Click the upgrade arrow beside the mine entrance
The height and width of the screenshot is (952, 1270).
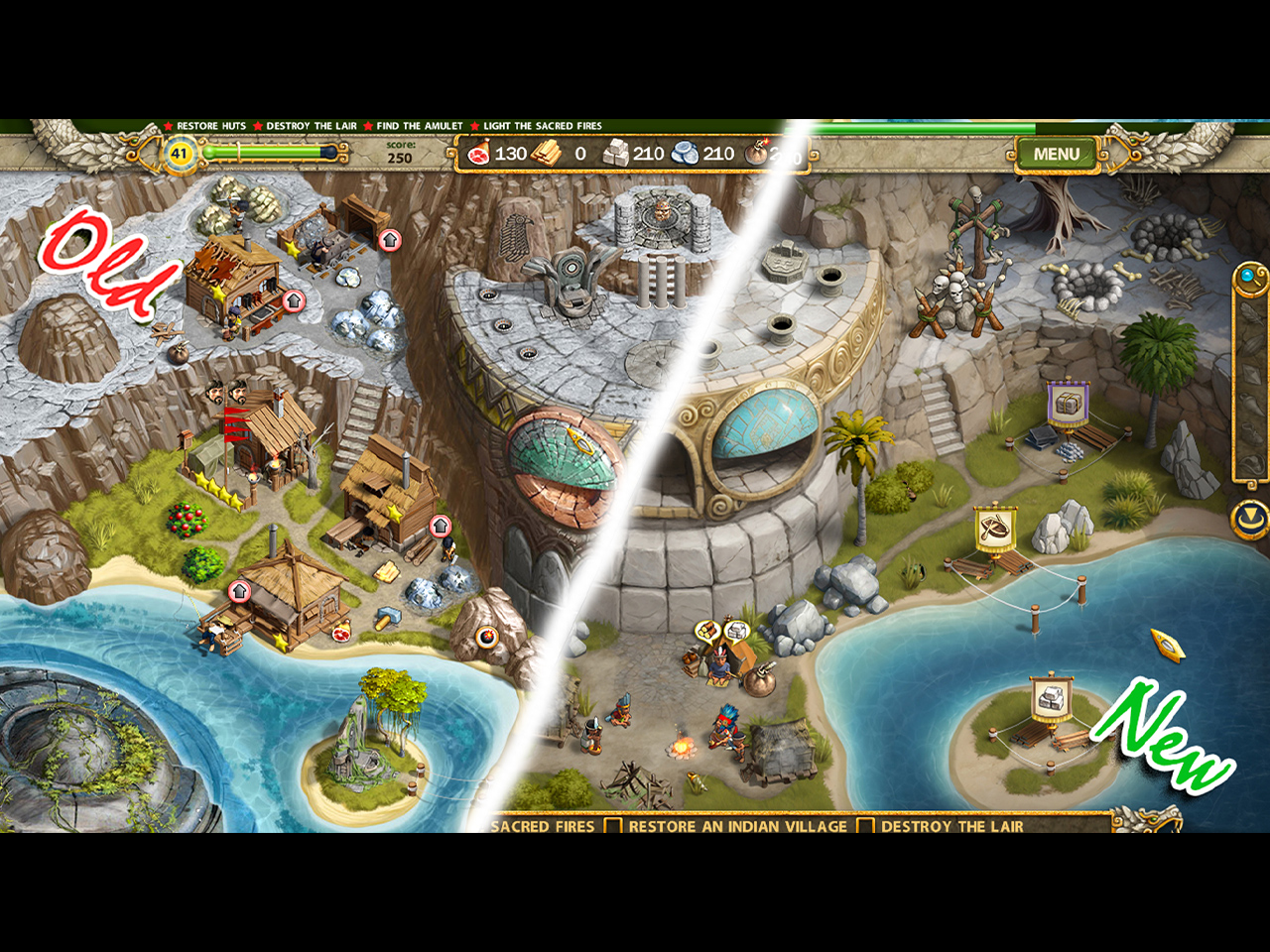click(x=390, y=239)
